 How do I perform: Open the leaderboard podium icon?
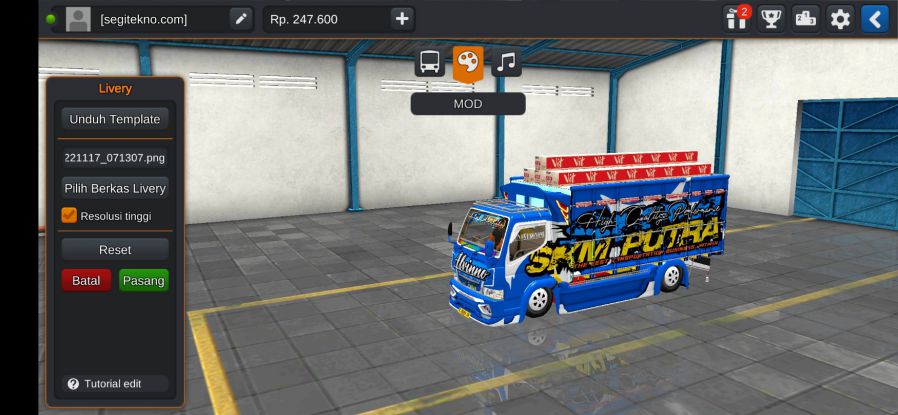pyautogui.click(x=805, y=19)
